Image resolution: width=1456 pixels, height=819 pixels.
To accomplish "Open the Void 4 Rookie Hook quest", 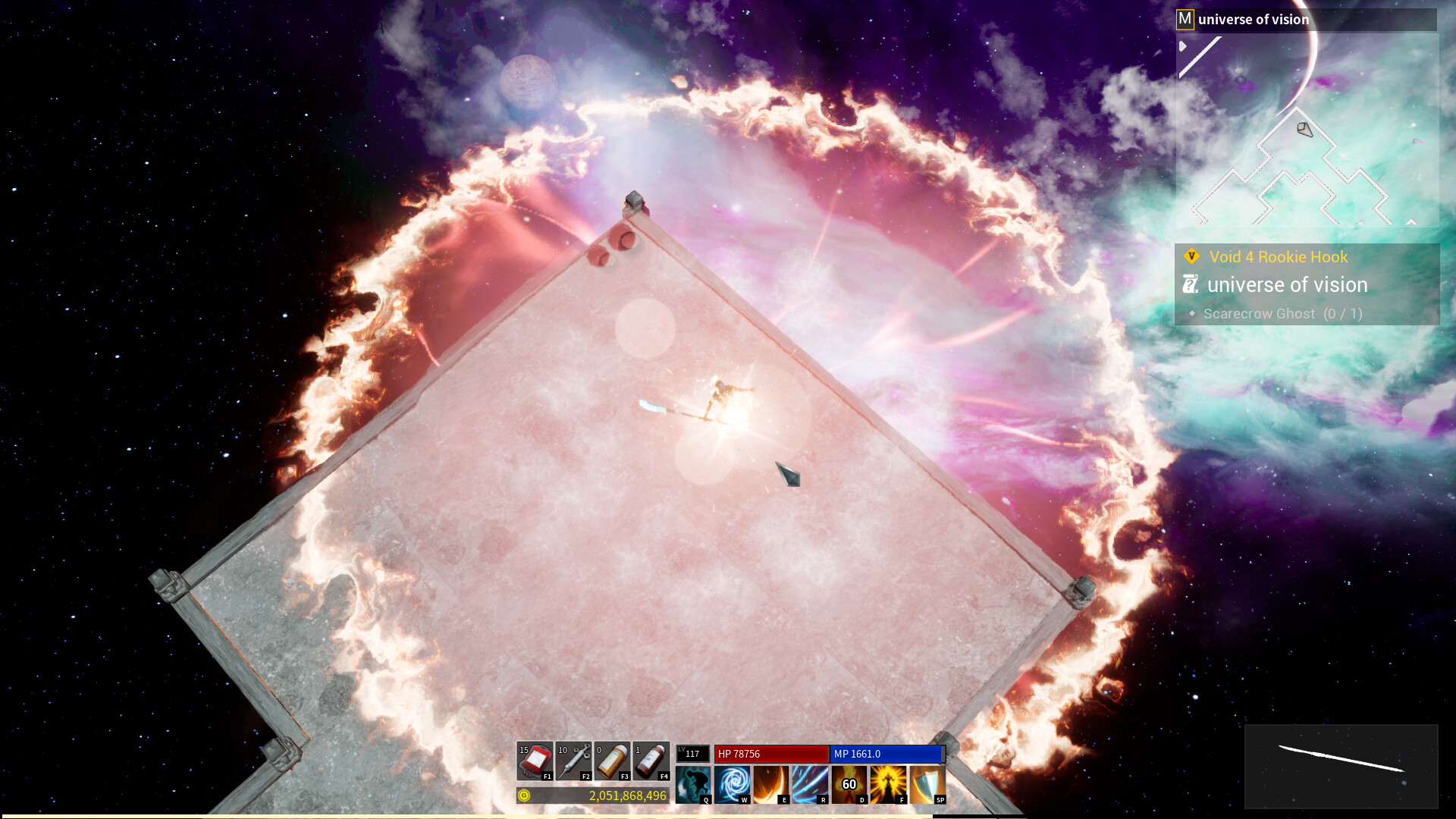I will [x=1278, y=256].
